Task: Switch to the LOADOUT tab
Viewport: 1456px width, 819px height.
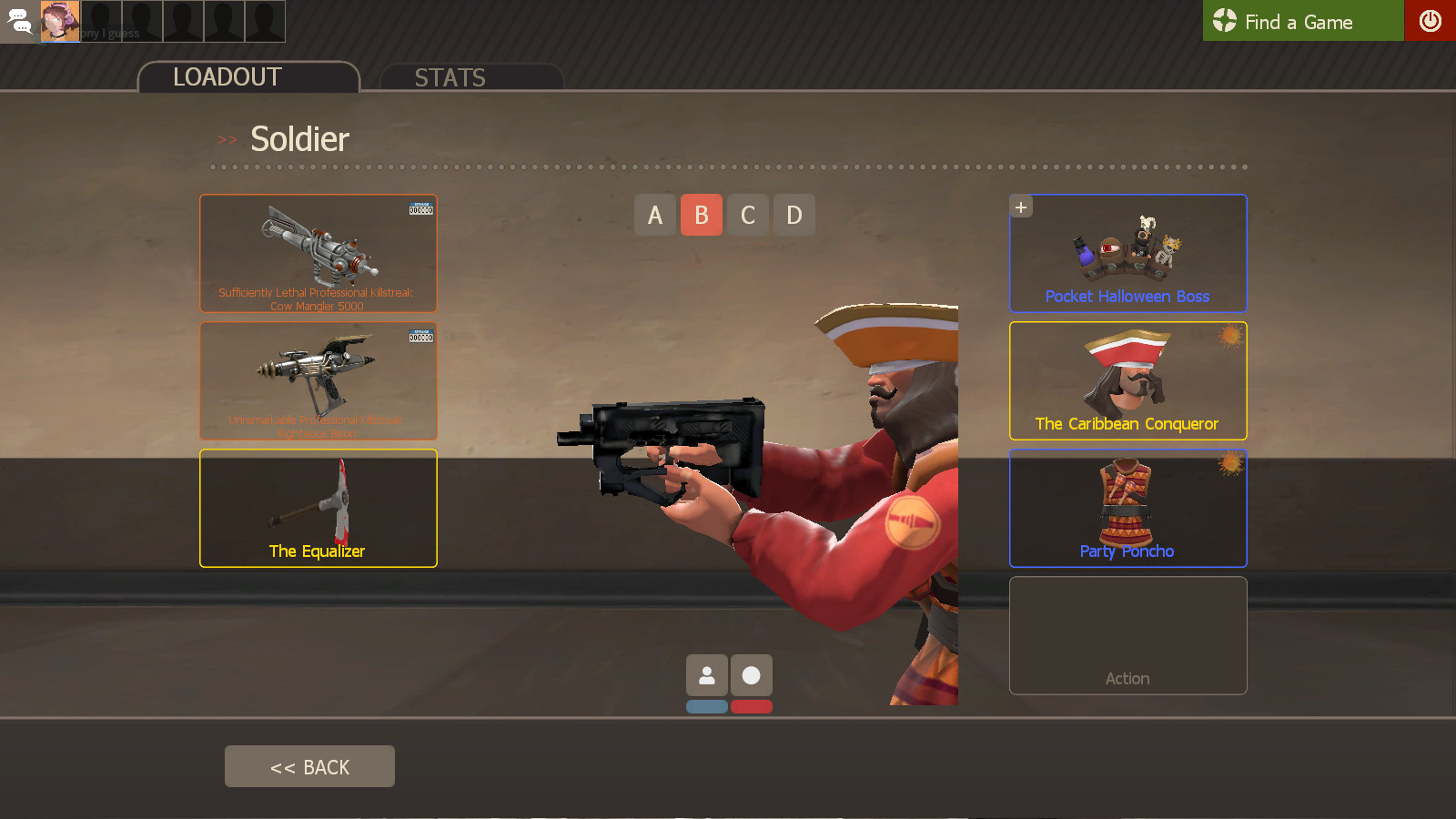Action: (226, 77)
